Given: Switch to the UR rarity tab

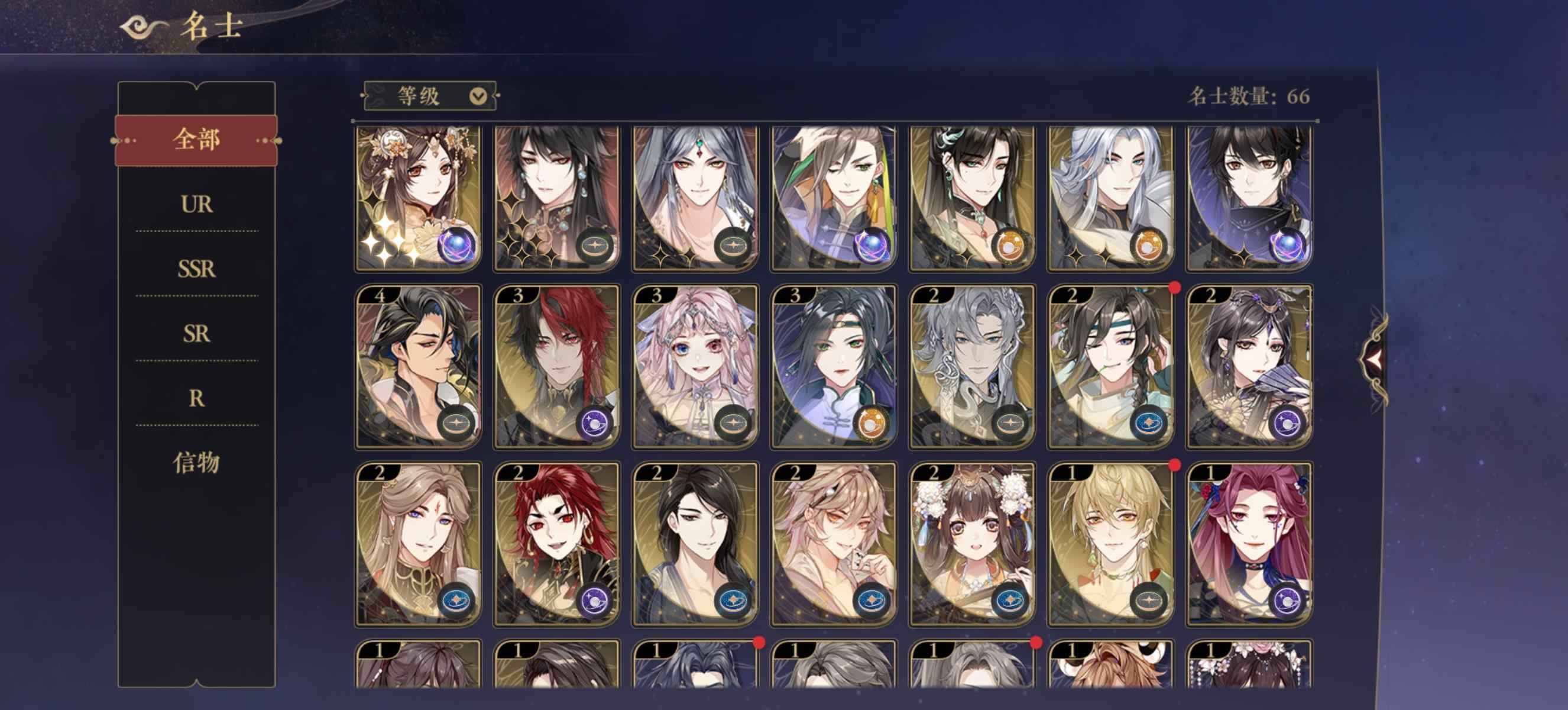Looking at the screenshot, I should (x=196, y=205).
